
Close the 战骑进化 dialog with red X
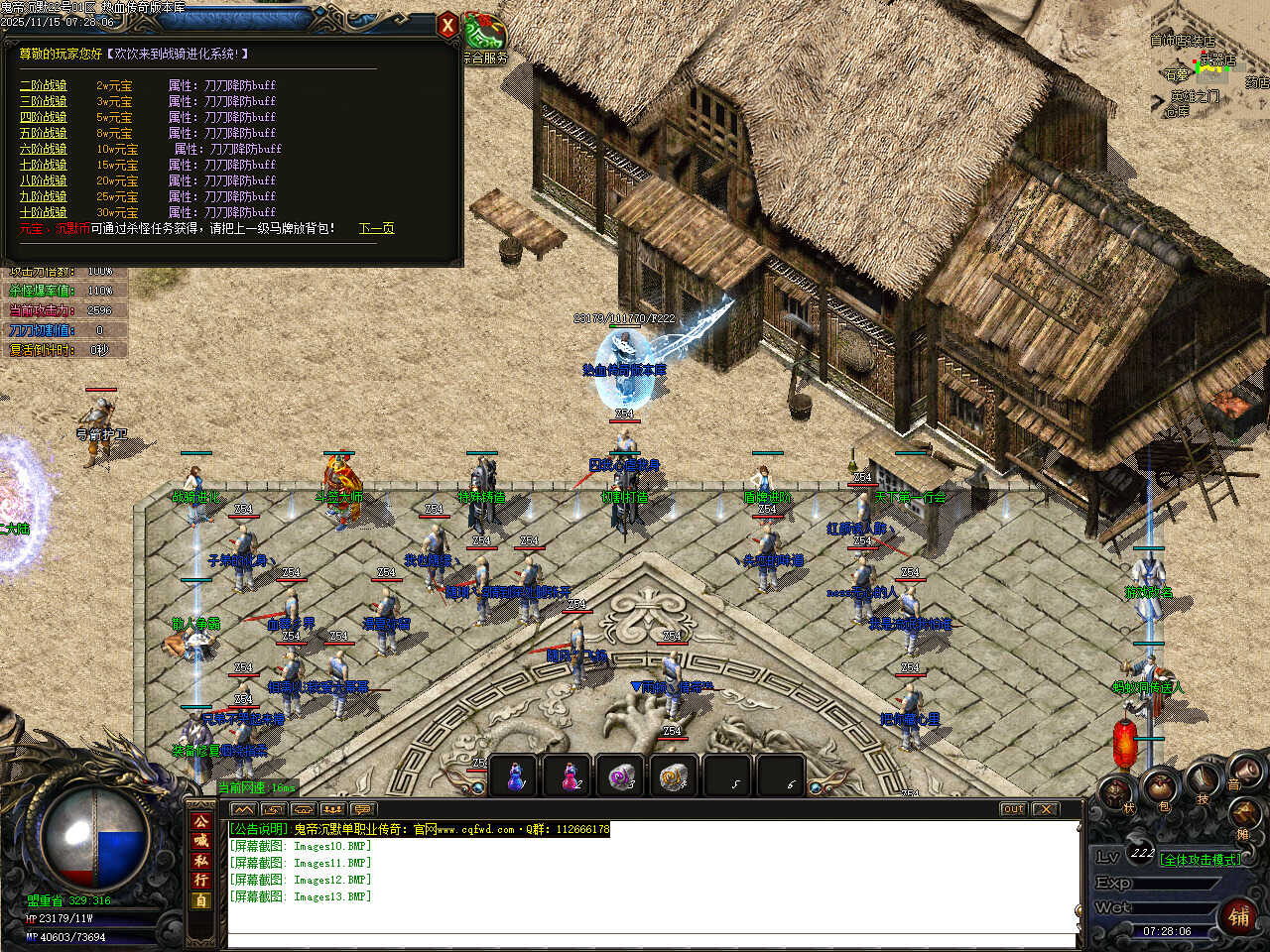pyautogui.click(x=447, y=26)
